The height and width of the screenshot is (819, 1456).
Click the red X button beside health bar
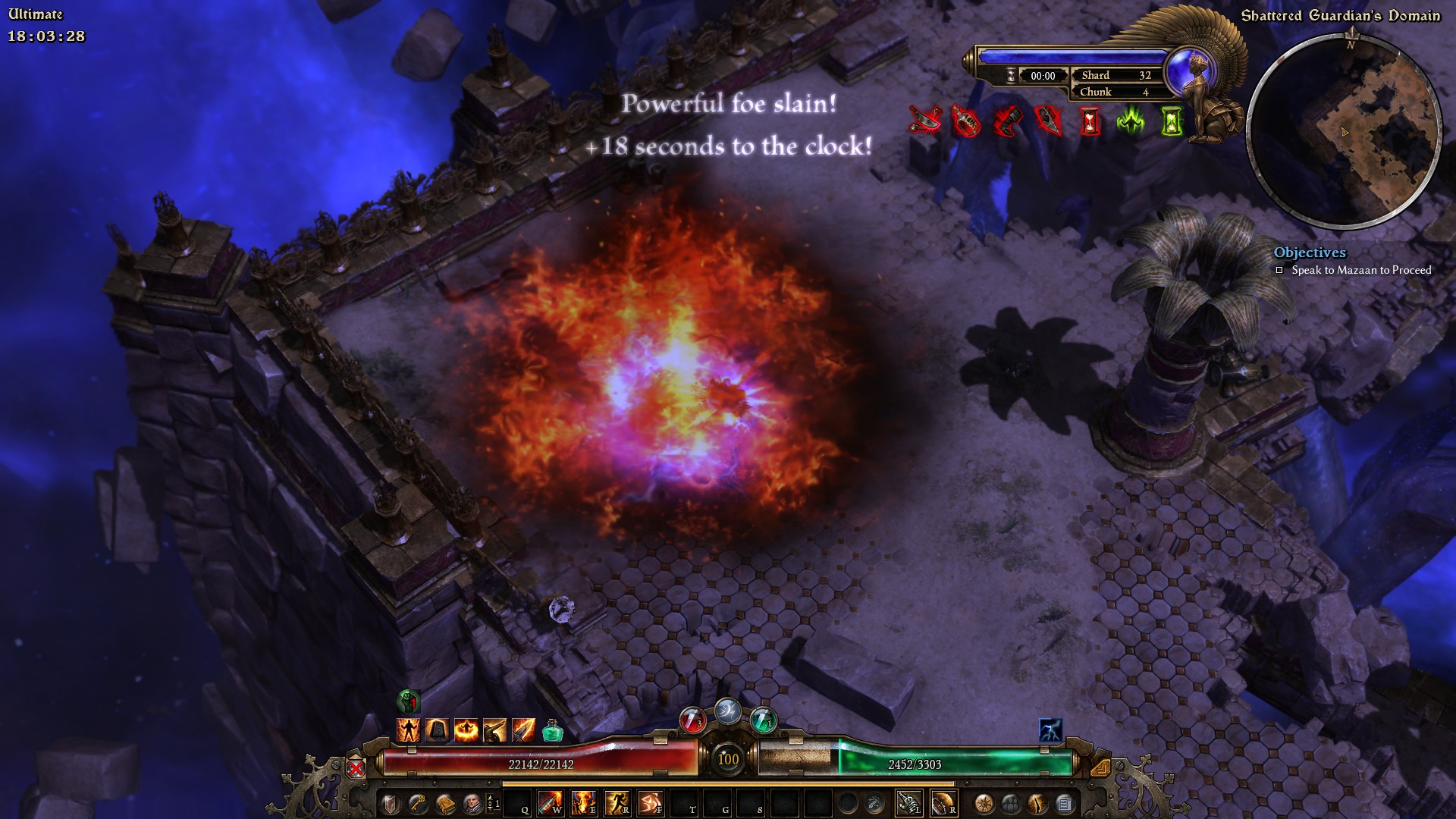(356, 768)
